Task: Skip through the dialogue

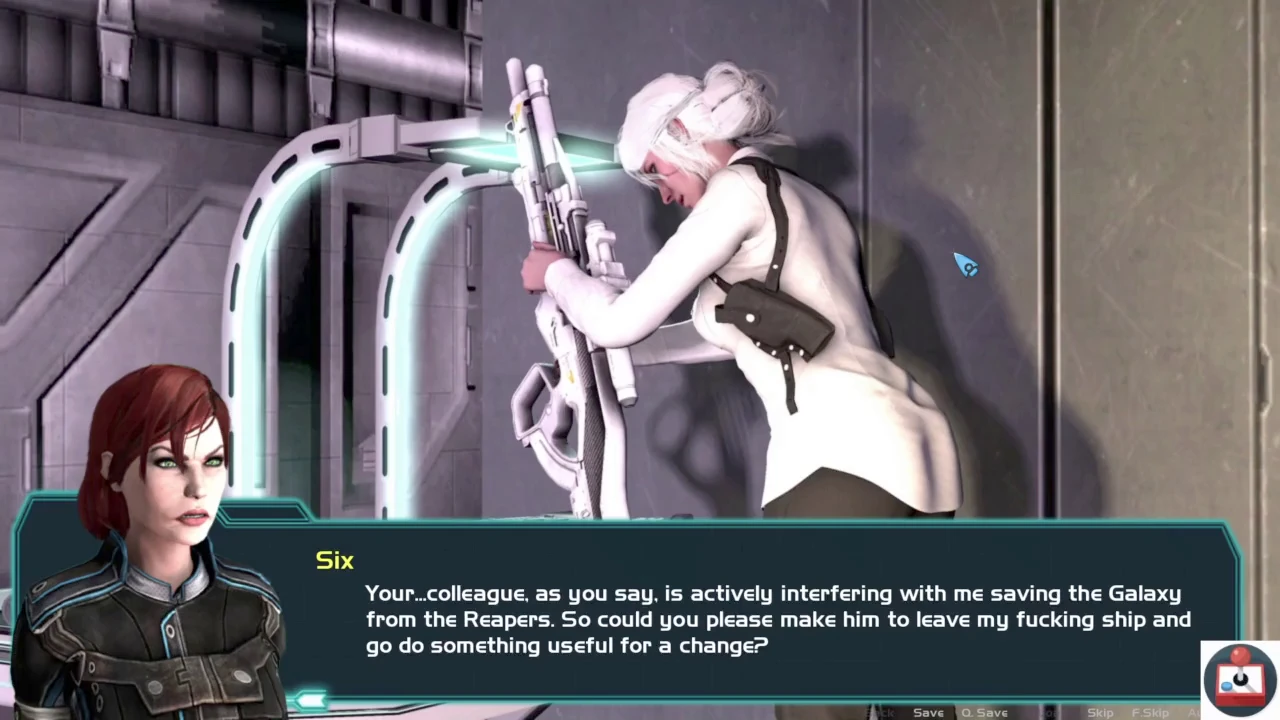Action: click(1100, 712)
